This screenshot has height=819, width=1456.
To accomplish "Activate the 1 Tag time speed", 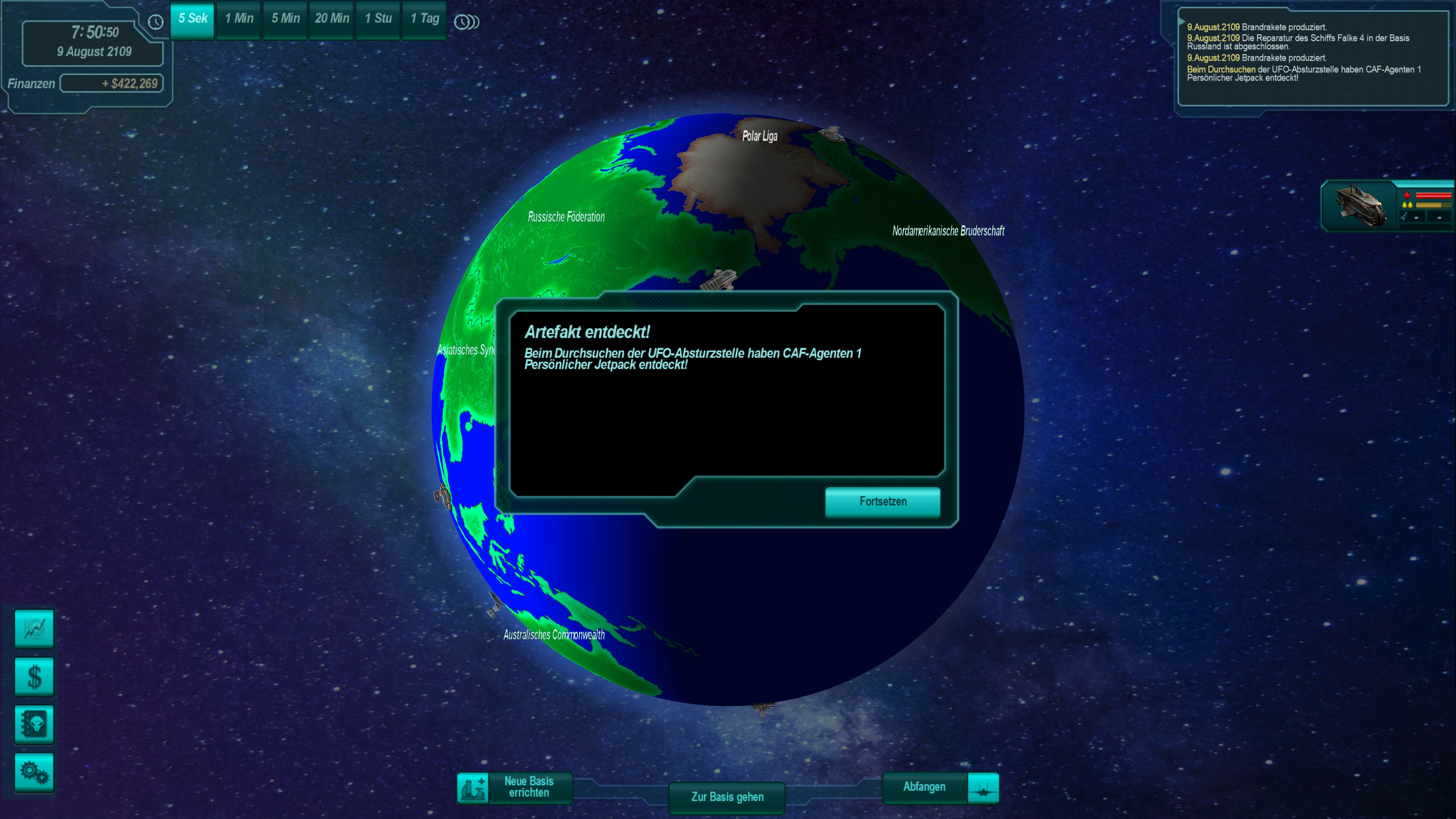I will 425,19.
